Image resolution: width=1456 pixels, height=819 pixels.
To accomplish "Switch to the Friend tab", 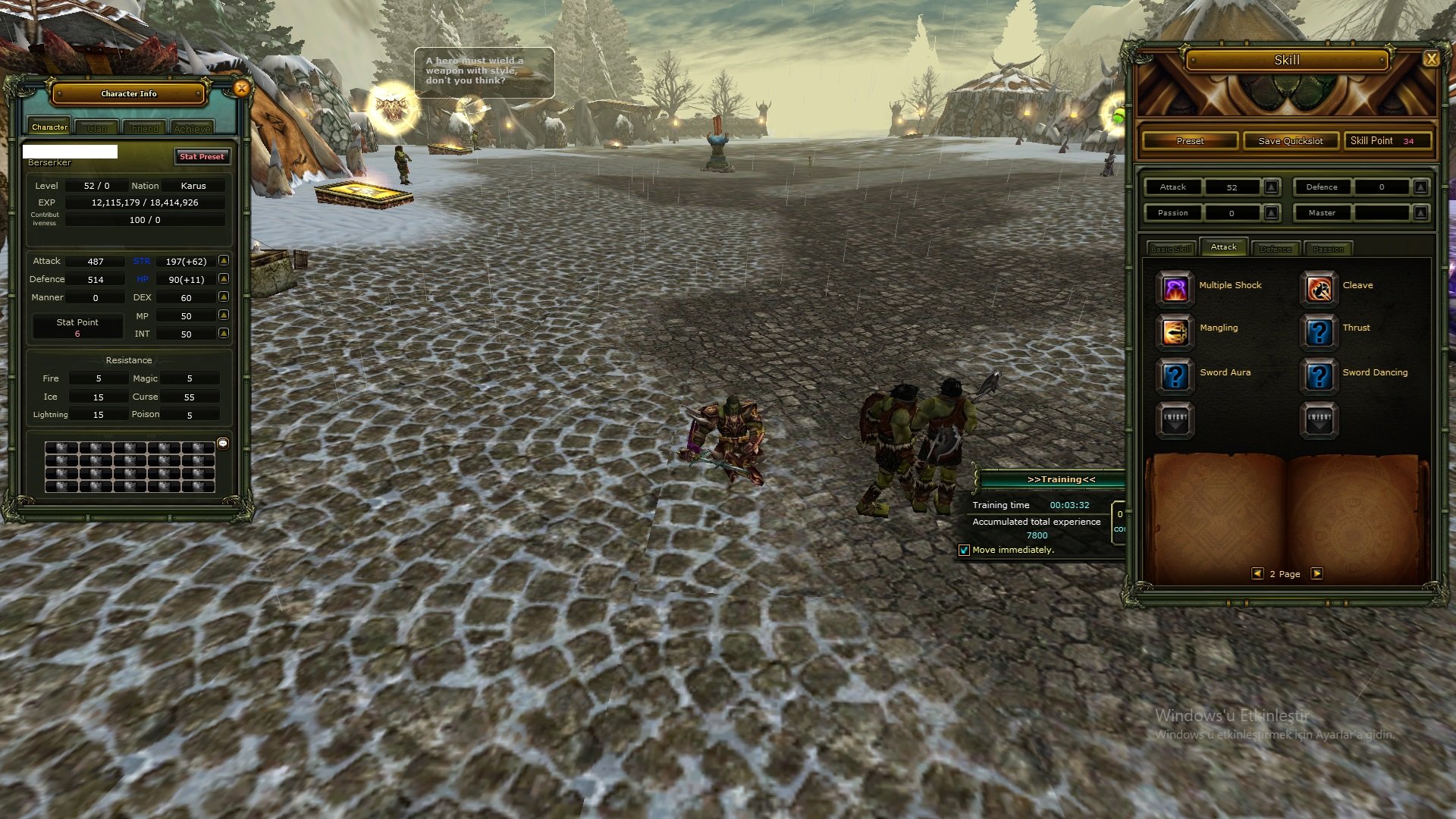I will tap(145, 128).
